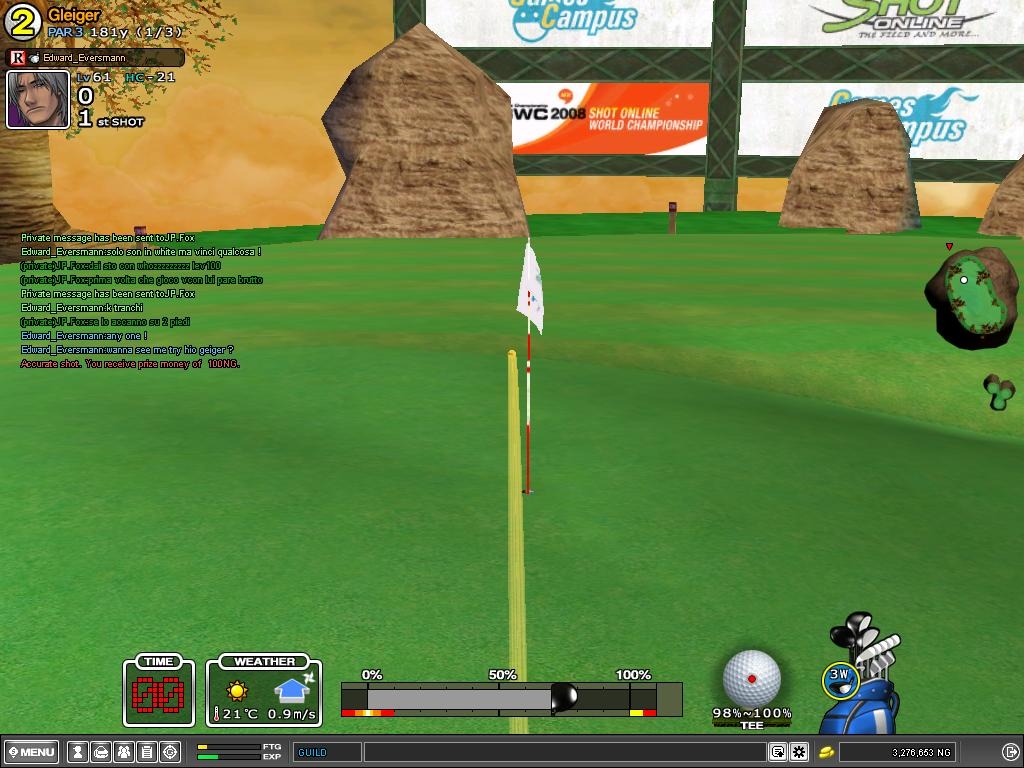This screenshot has width=1024, height=768.
Task: Click Edward_Eversmann's character portrait
Action: 38,99
